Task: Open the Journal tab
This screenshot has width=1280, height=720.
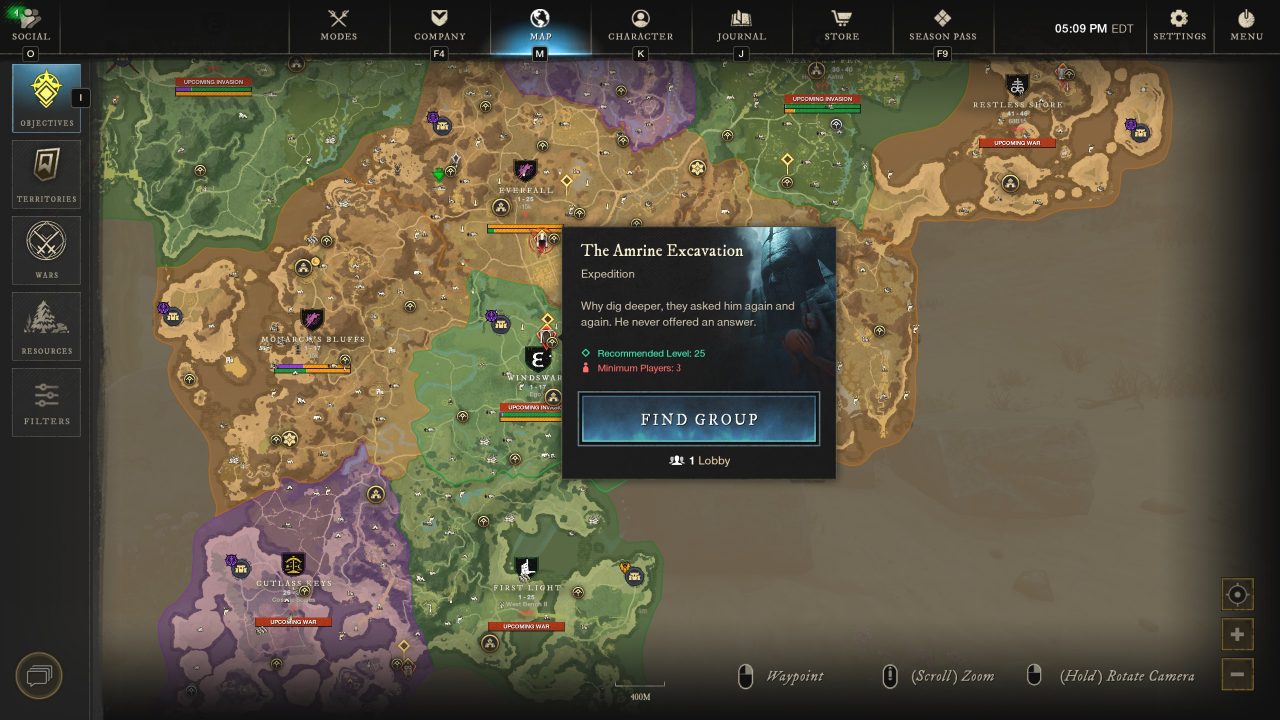Action: point(740,25)
